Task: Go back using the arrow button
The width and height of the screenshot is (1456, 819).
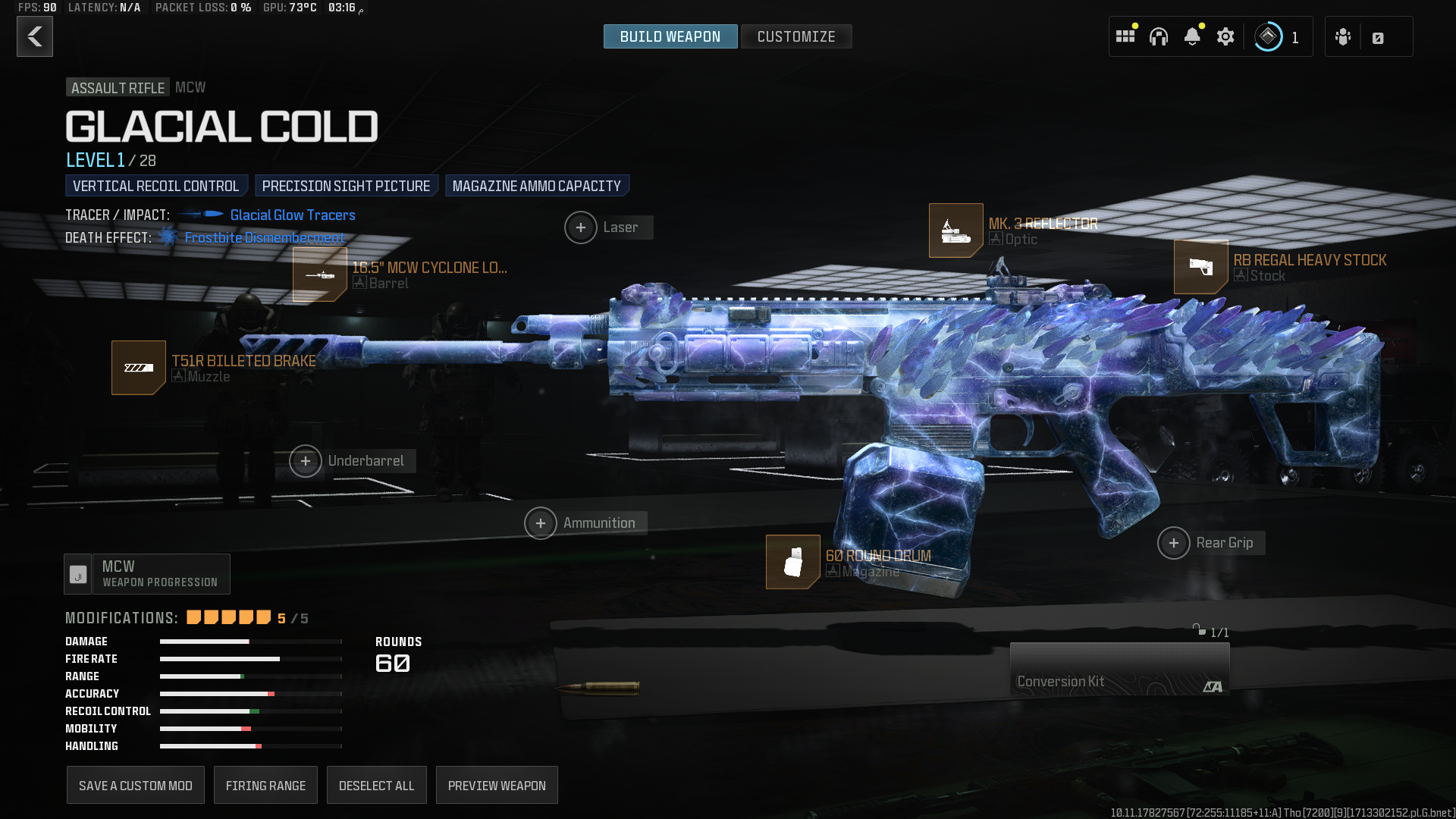Action: [x=35, y=36]
